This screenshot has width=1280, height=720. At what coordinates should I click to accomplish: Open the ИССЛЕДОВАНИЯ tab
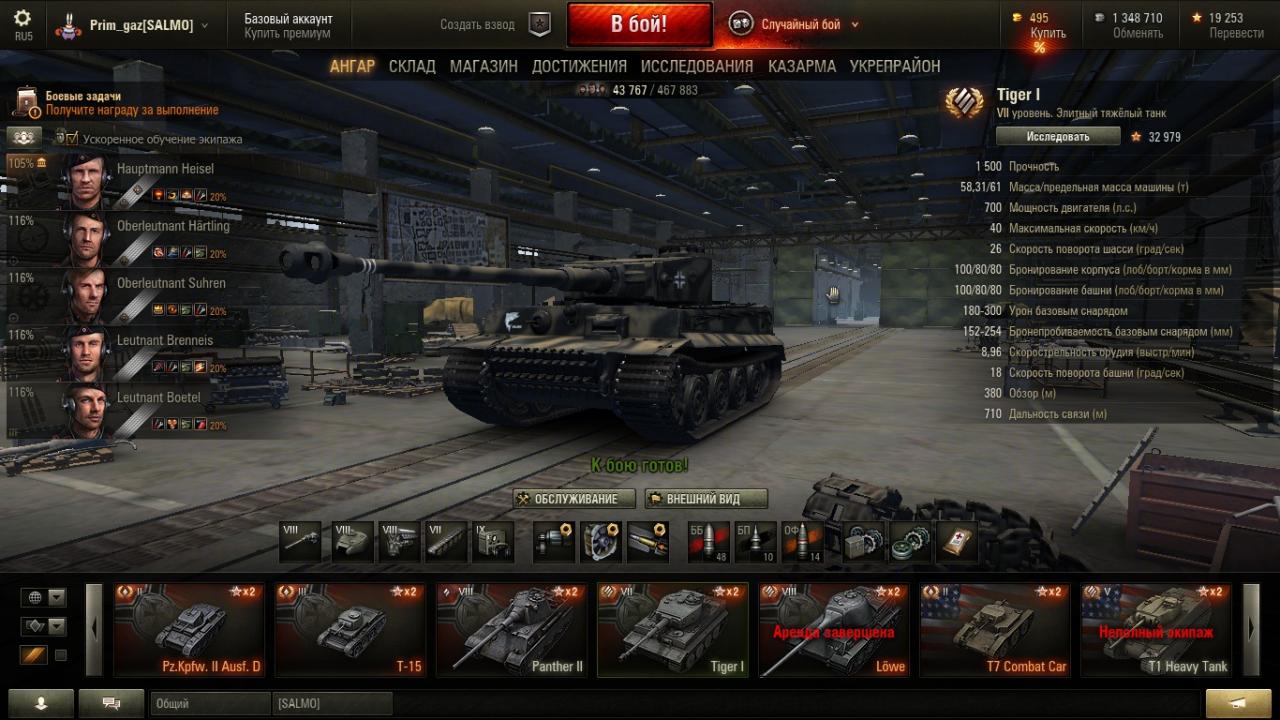tap(696, 66)
